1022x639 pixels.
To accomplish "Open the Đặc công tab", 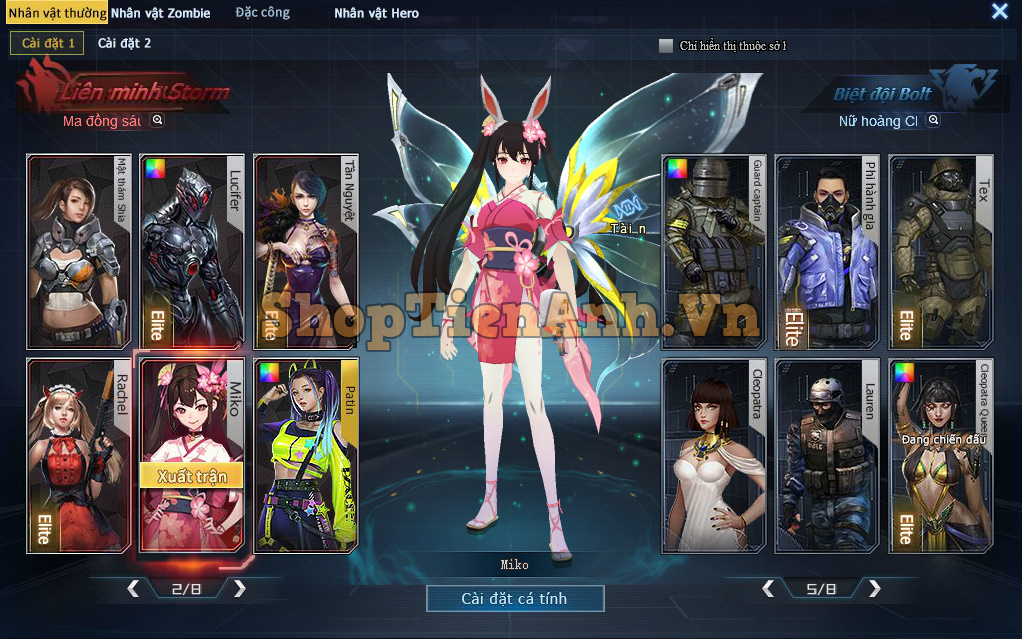I will coord(262,13).
